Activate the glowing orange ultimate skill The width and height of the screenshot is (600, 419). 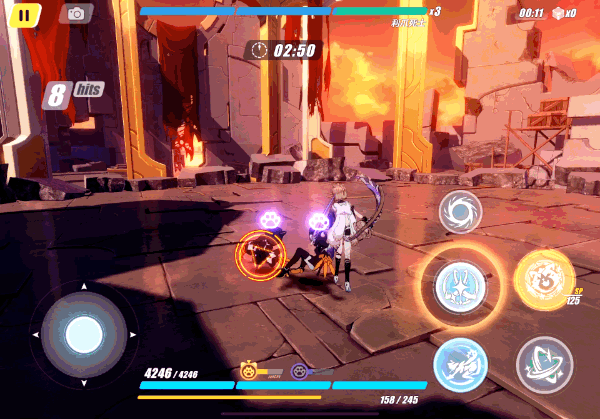(543, 277)
